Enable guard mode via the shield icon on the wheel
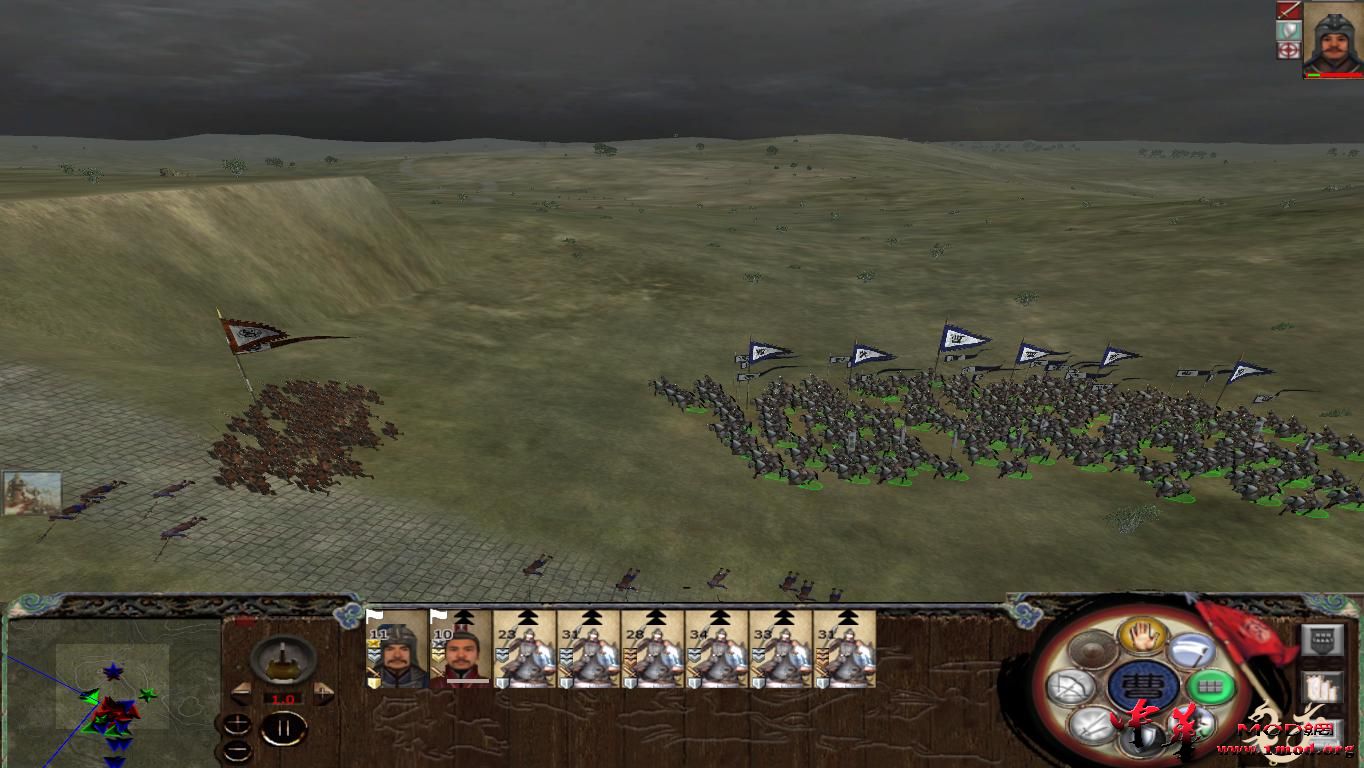The image size is (1364, 768). 1142,738
